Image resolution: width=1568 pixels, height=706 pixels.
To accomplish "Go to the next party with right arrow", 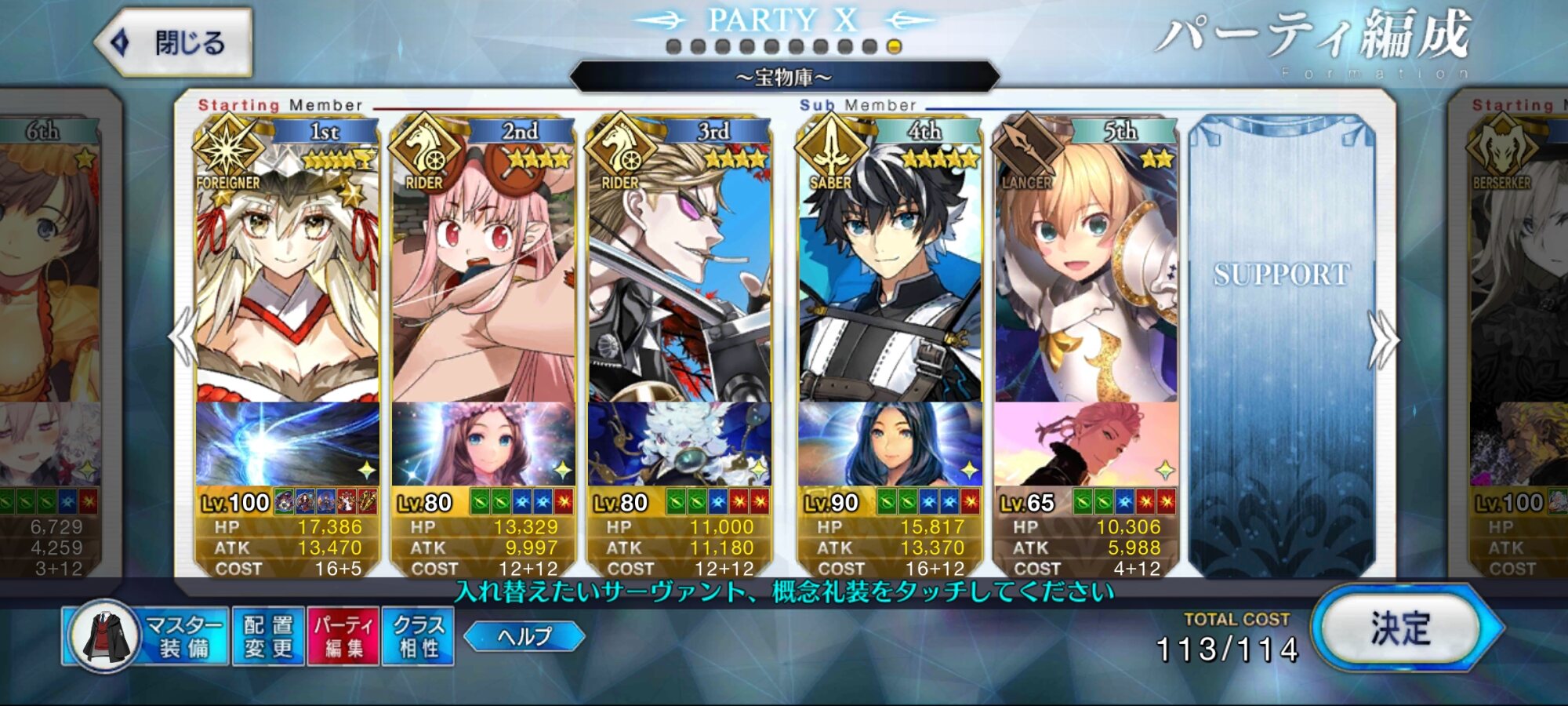I will pos(1382,339).
